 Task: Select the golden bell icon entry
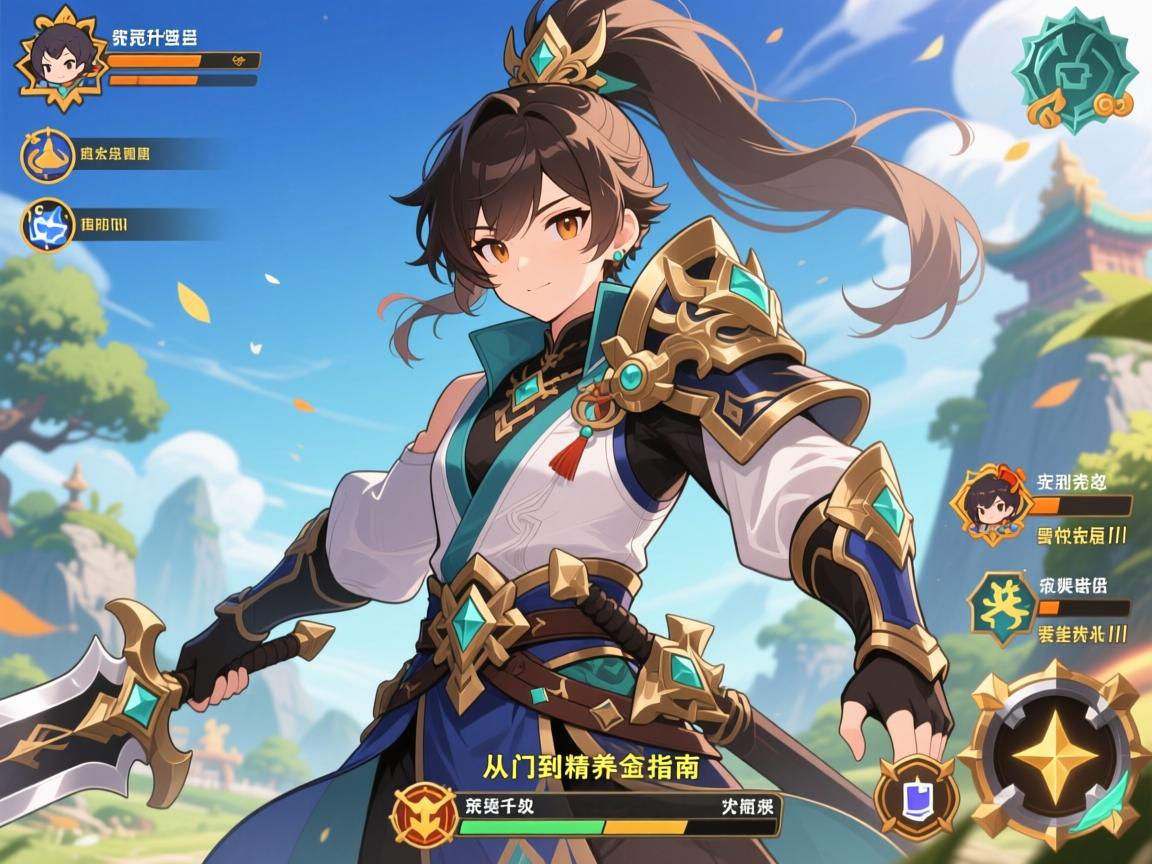[47, 155]
